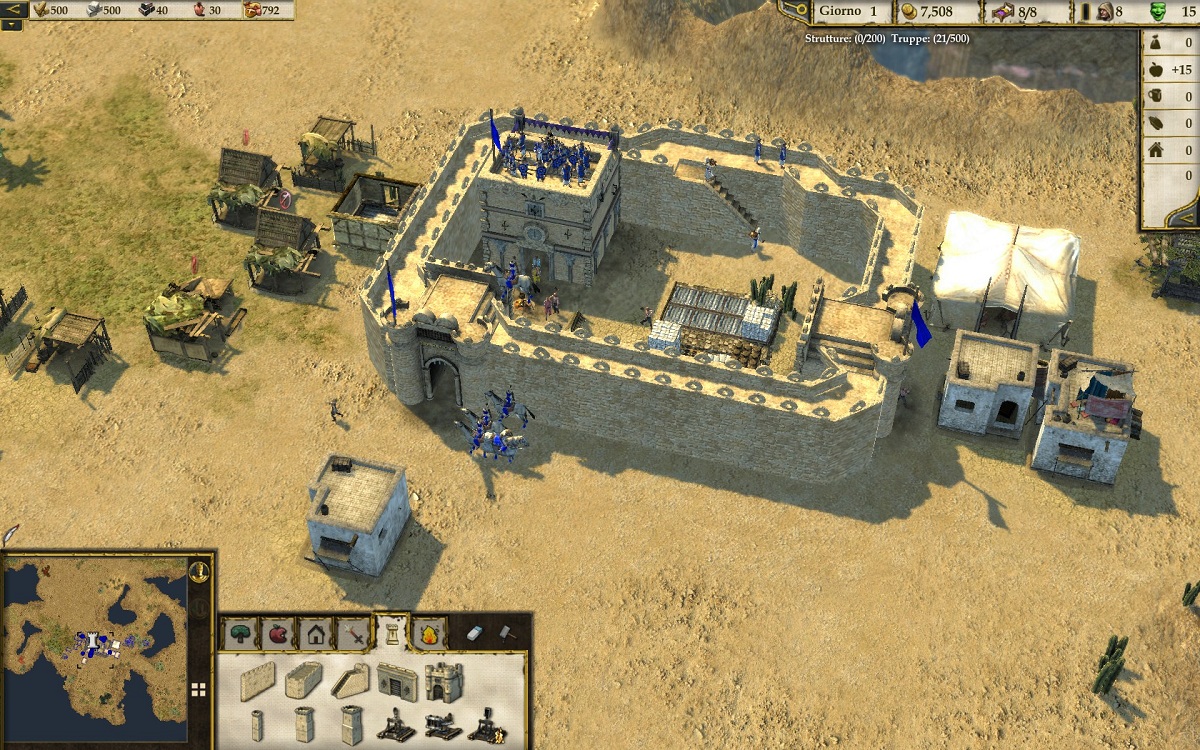Choose the smallest tower icon

257,725
